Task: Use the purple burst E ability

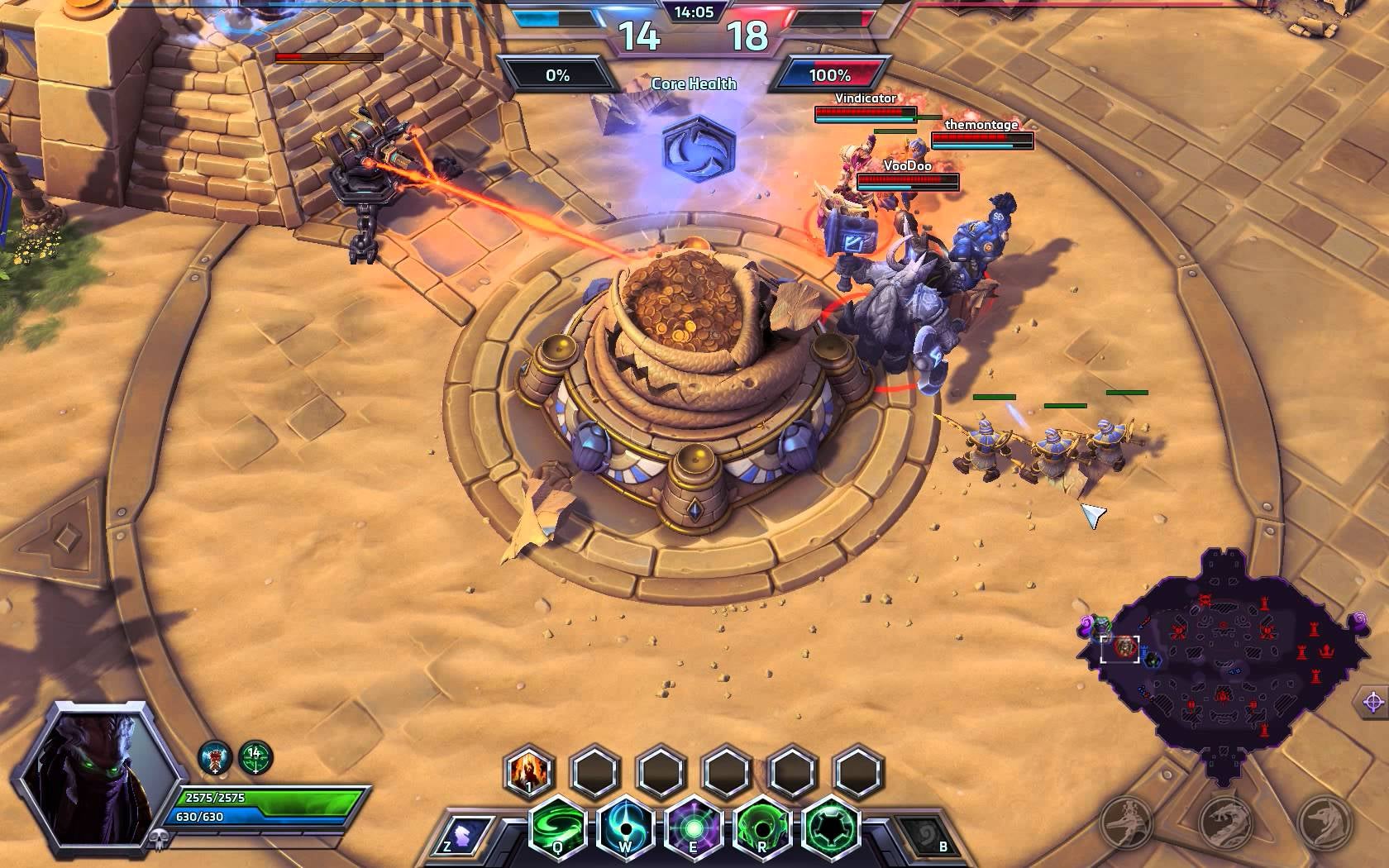Action: tap(694, 827)
